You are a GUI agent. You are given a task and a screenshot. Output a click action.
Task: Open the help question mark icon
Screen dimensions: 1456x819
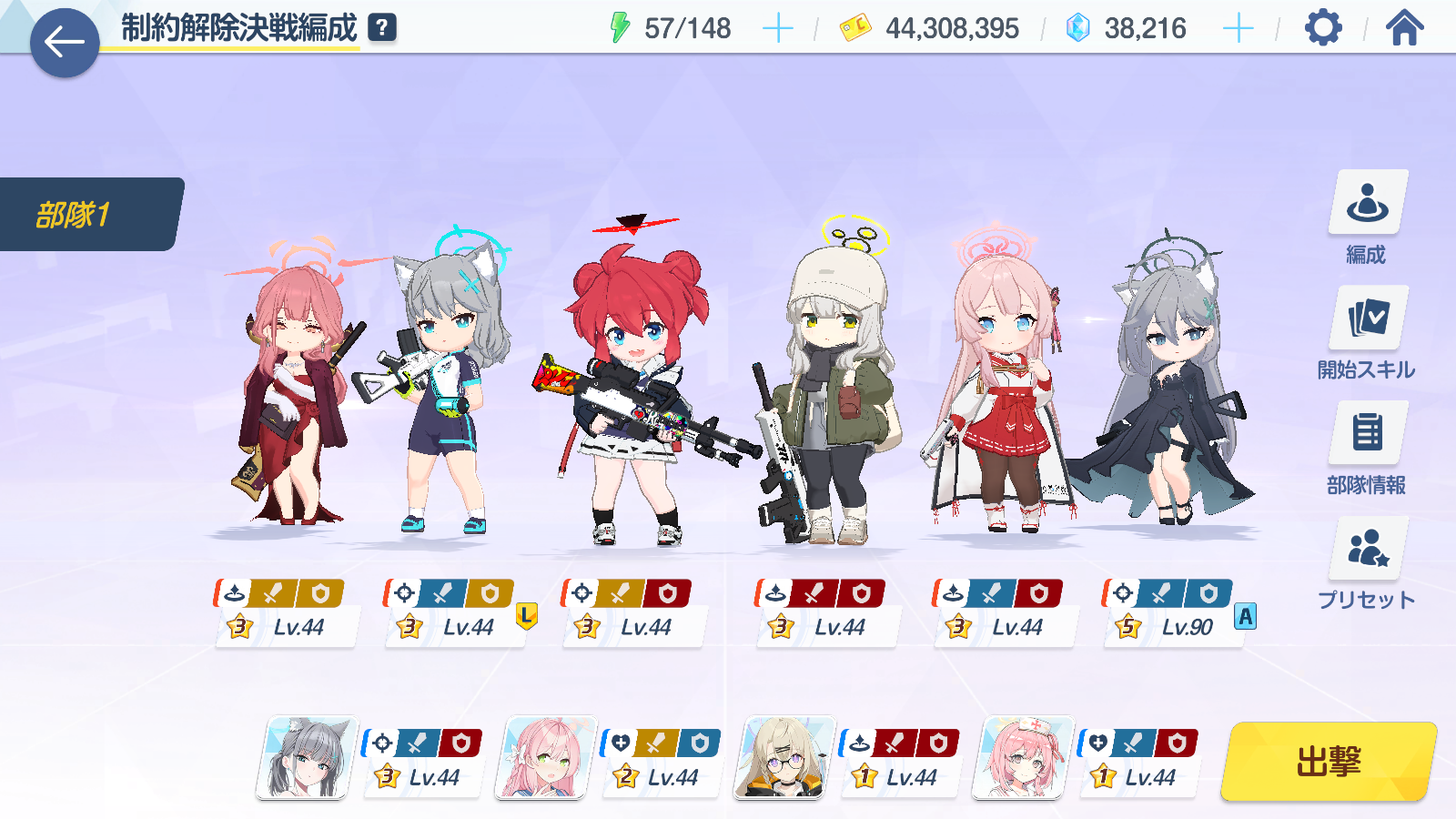[x=382, y=28]
